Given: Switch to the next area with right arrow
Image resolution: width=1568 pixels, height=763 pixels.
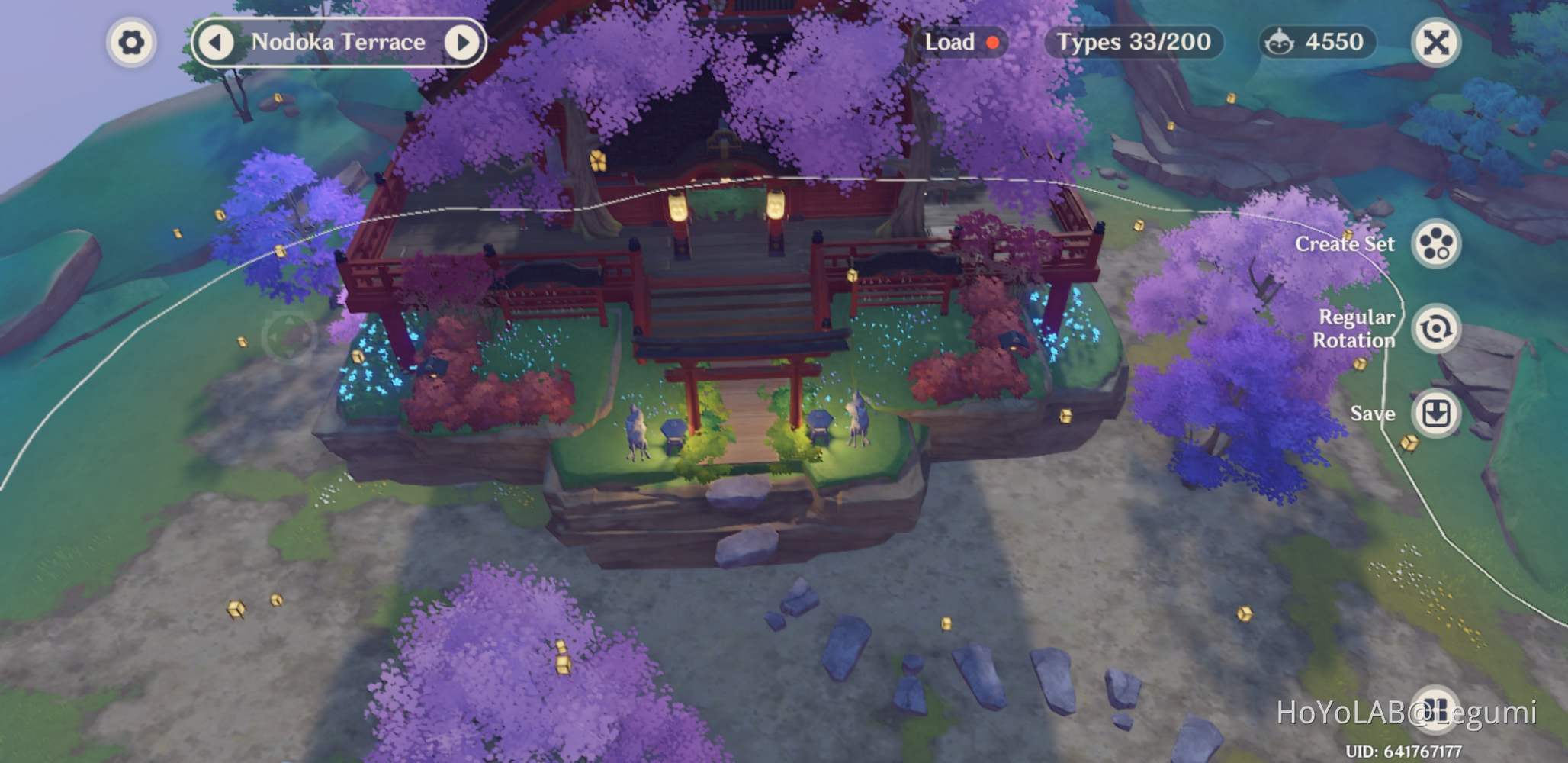Looking at the screenshot, I should [x=461, y=43].
